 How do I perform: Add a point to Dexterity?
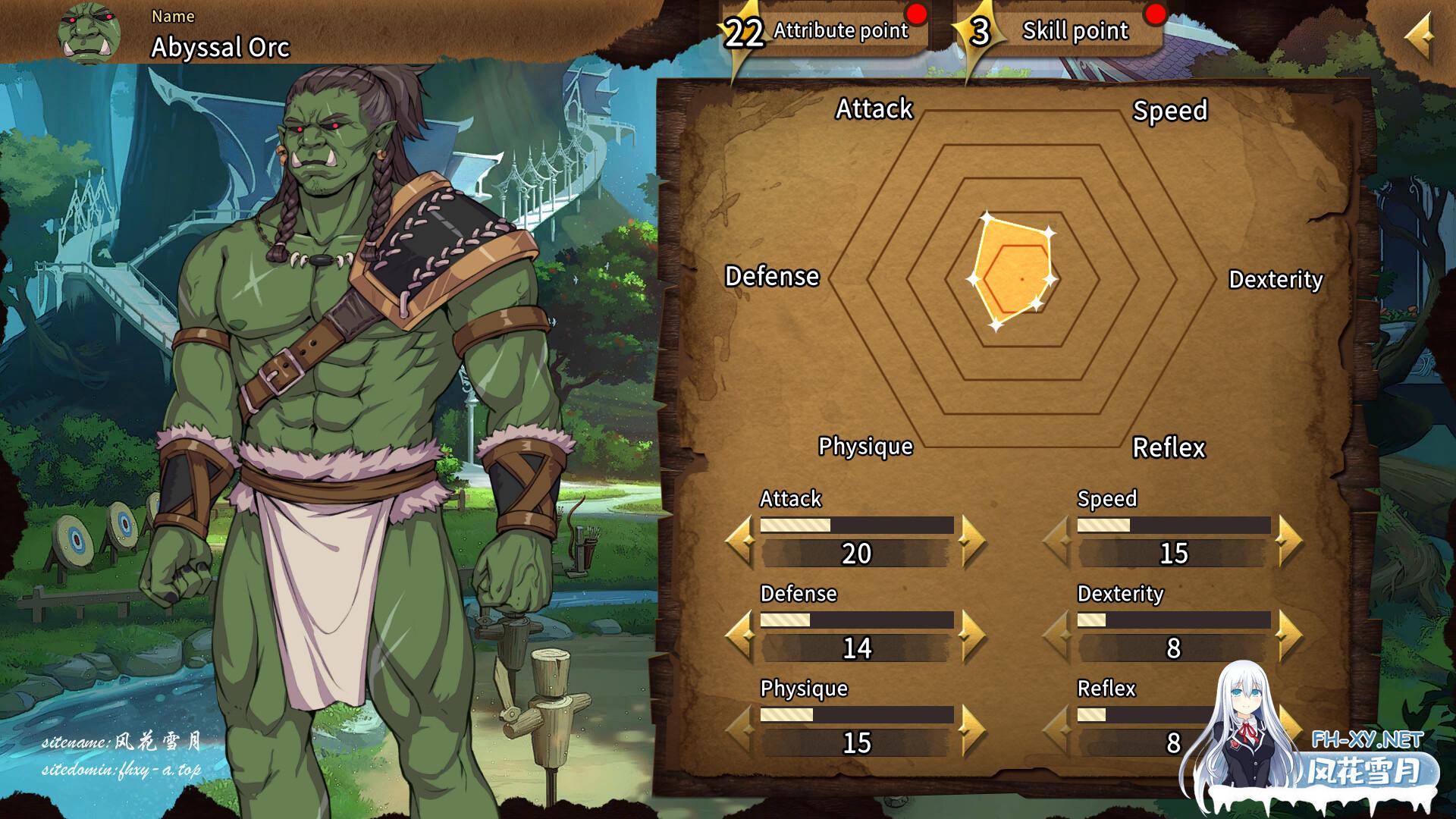click(1288, 635)
